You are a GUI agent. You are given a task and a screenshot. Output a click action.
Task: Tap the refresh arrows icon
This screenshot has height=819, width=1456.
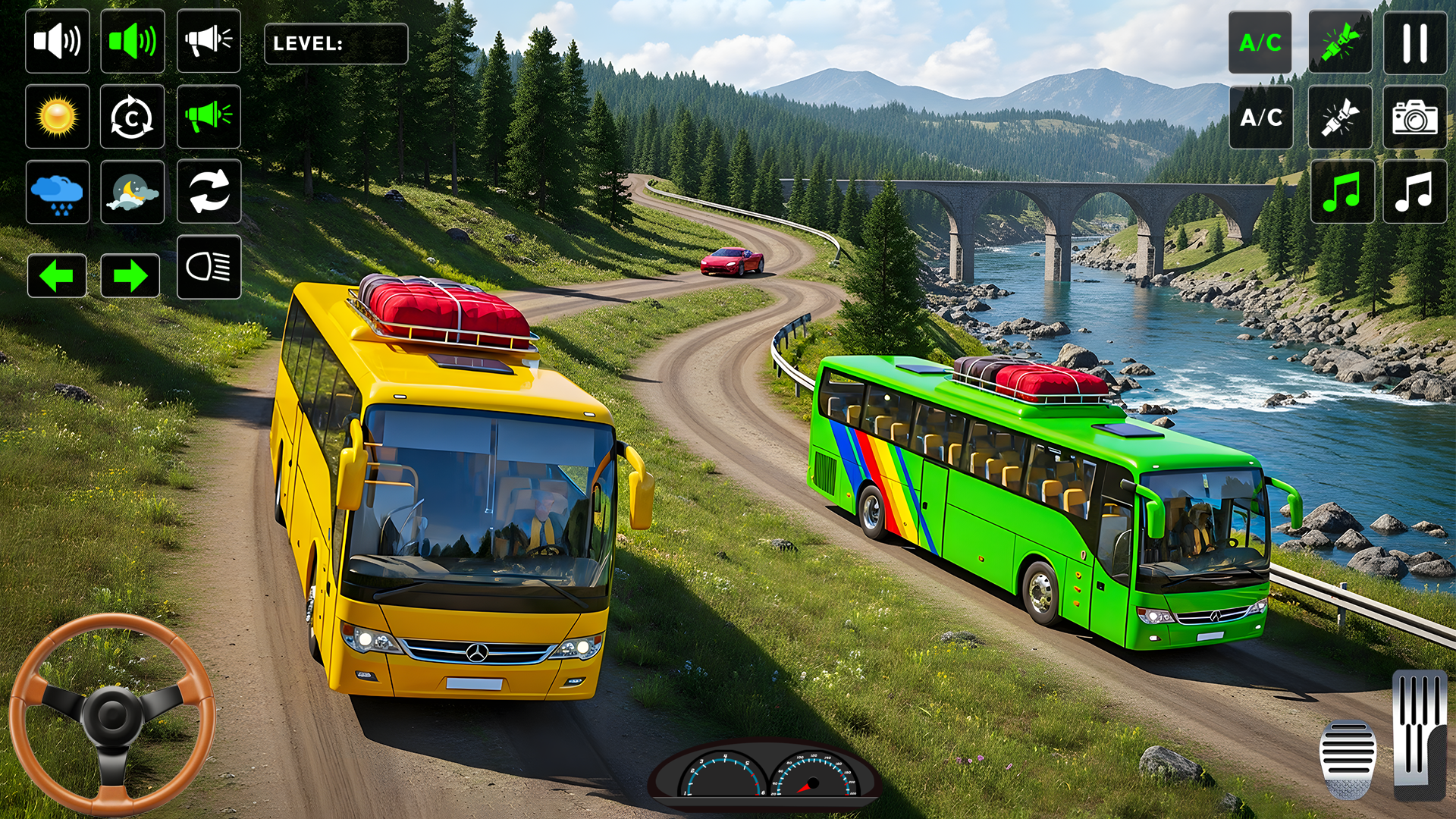[x=209, y=193]
